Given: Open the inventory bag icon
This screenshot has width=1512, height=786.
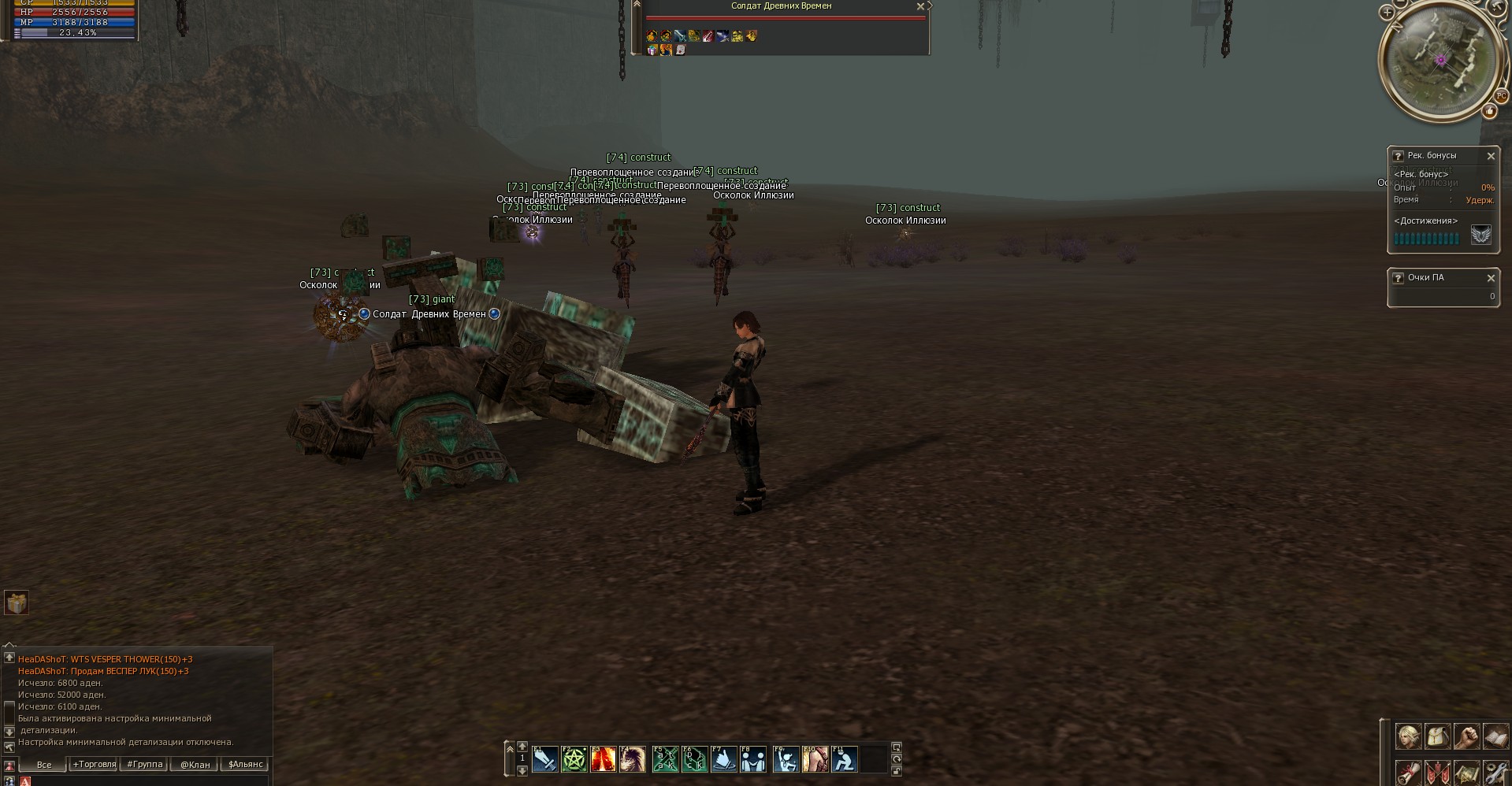Looking at the screenshot, I should pyautogui.click(x=1437, y=736).
